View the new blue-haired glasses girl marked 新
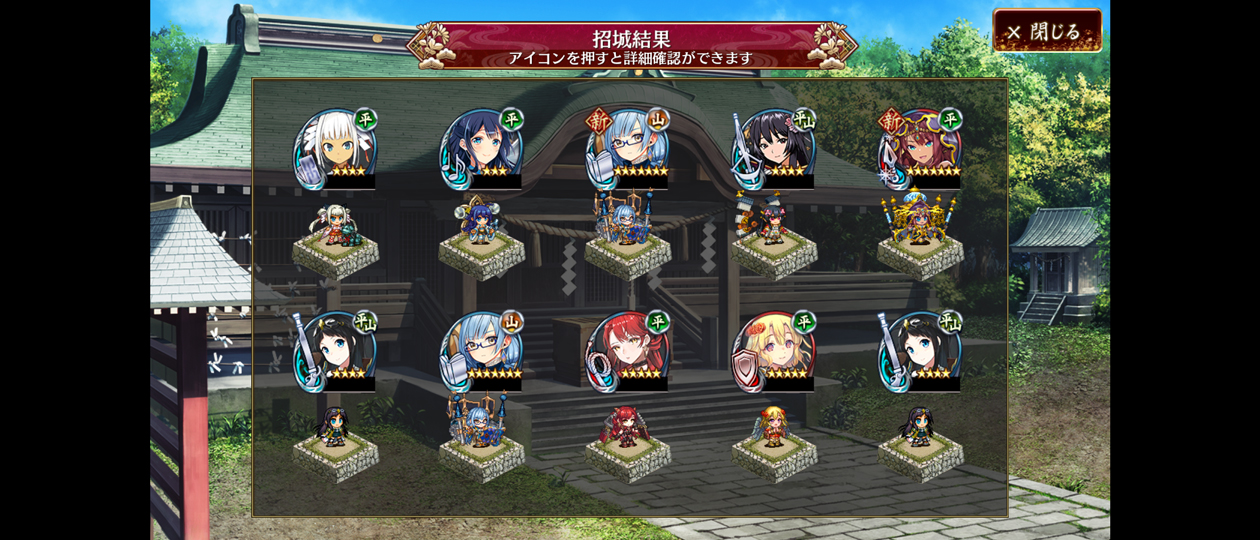The width and height of the screenshot is (1260, 540). click(x=627, y=149)
